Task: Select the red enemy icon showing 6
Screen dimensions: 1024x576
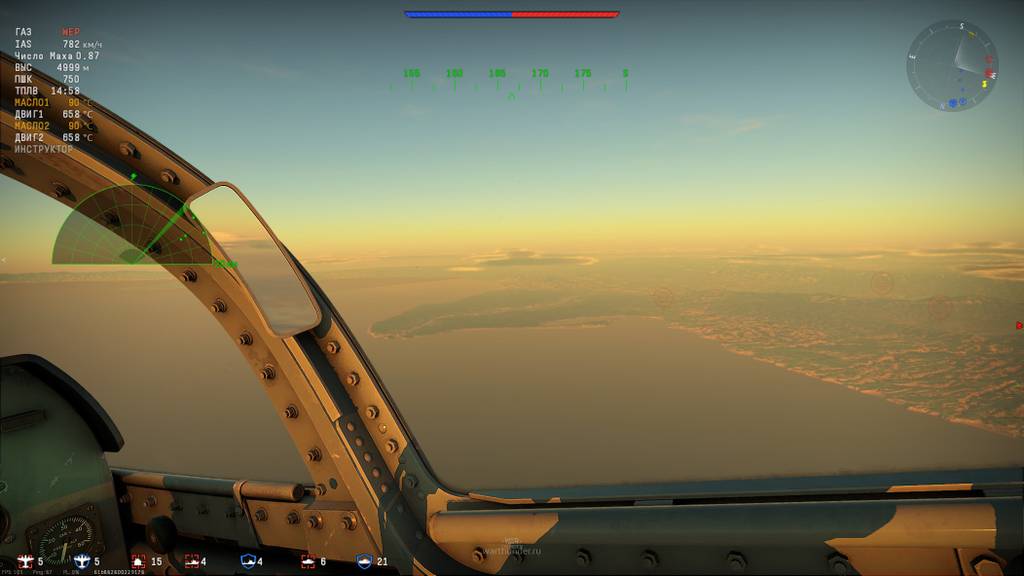Action: pos(307,562)
